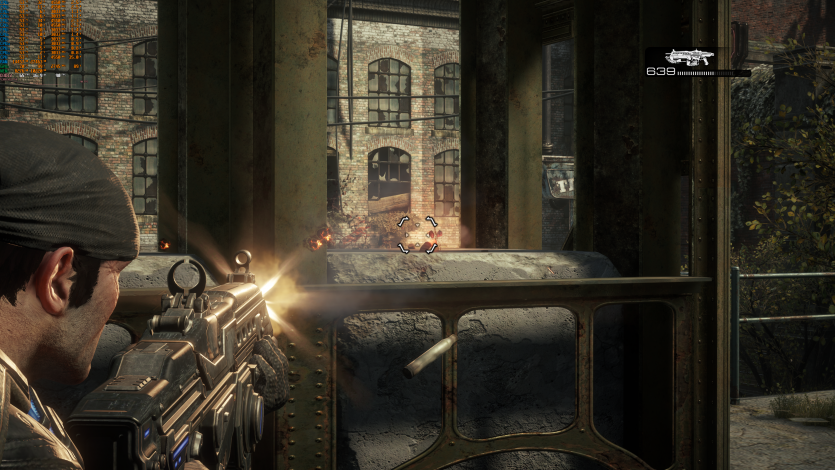Select the Lancer rifle weapon icon
835x470 pixels.
[689, 57]
